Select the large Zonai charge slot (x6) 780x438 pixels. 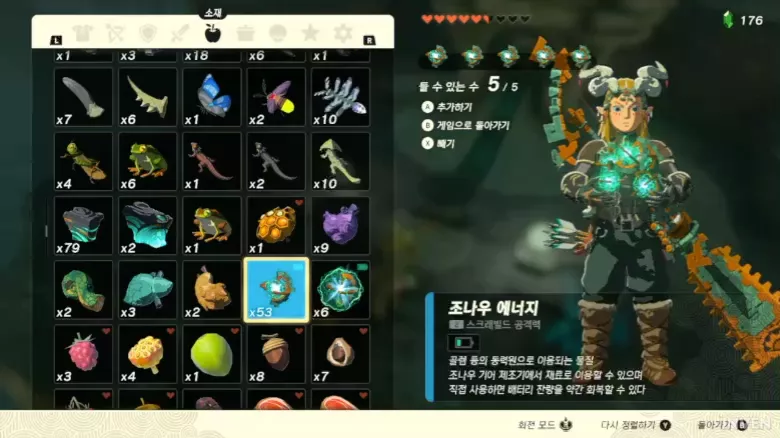pyautogui.click(x=340, y=289)
